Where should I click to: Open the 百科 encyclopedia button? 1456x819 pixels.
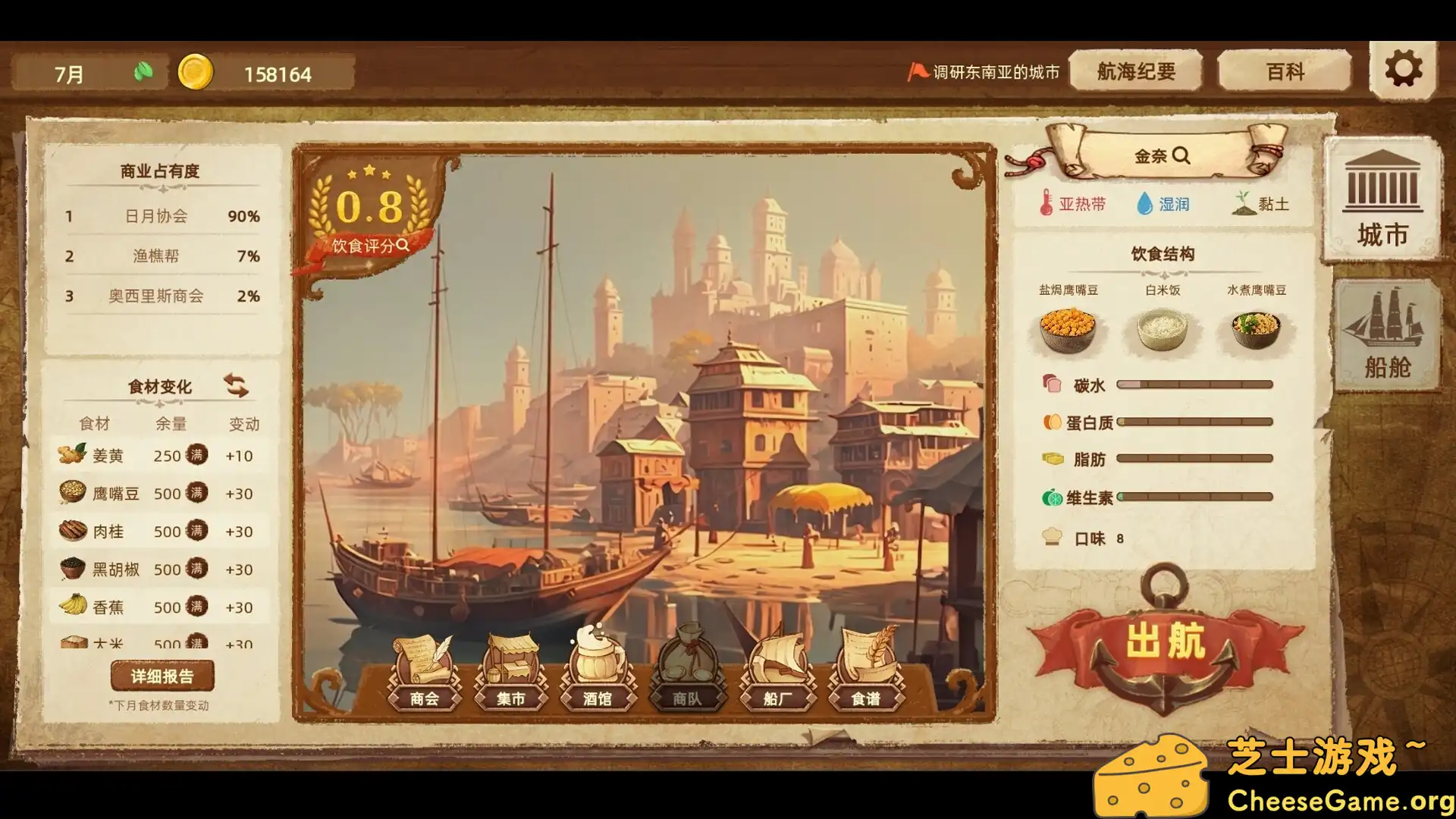1283,71
